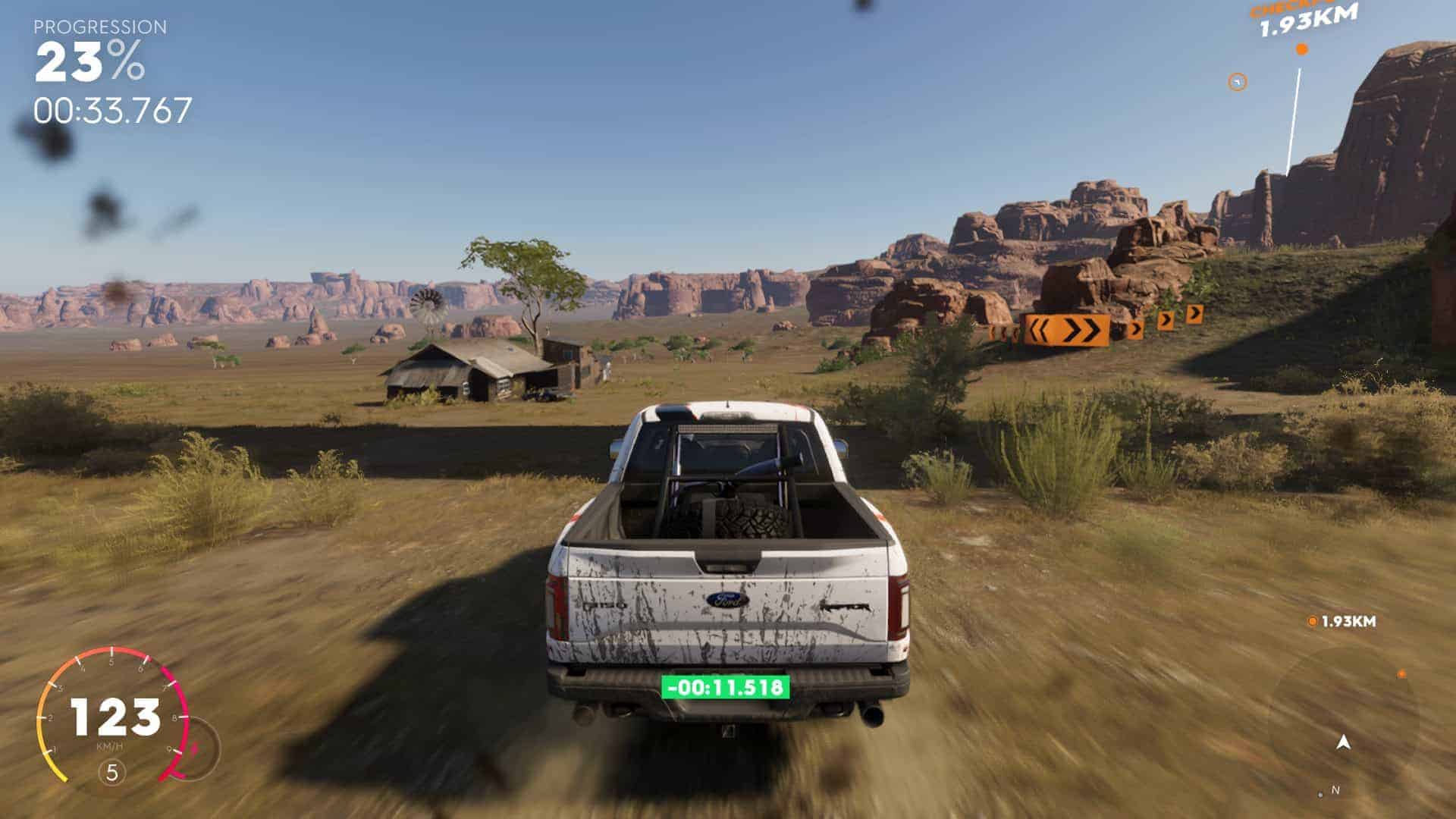The width and height of the screenshot is (1456, 819).
Task: Click the white player arrow on the minimap
Action: (1345, 742)
